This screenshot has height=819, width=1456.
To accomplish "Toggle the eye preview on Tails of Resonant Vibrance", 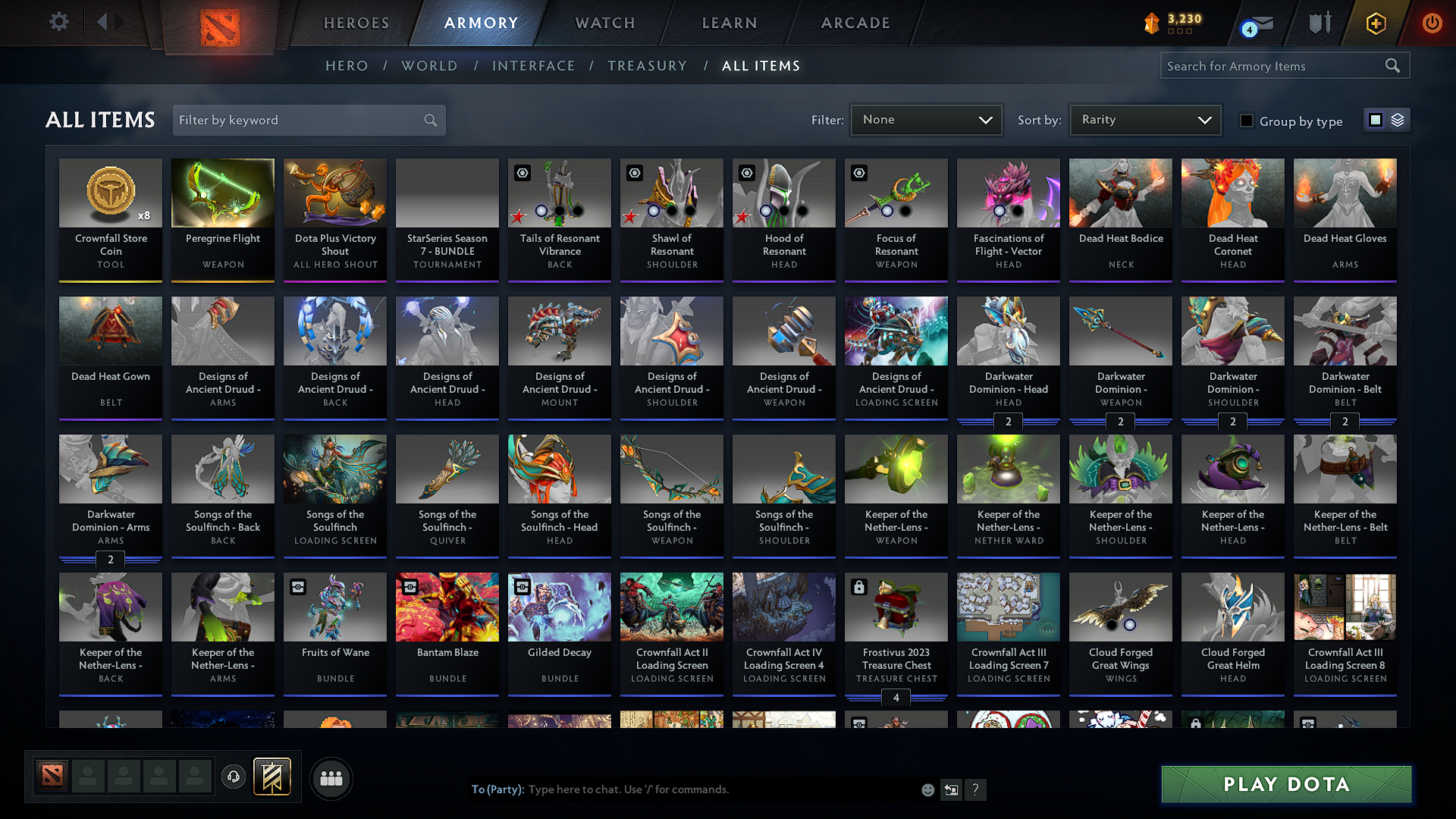I will pos(523,173).
